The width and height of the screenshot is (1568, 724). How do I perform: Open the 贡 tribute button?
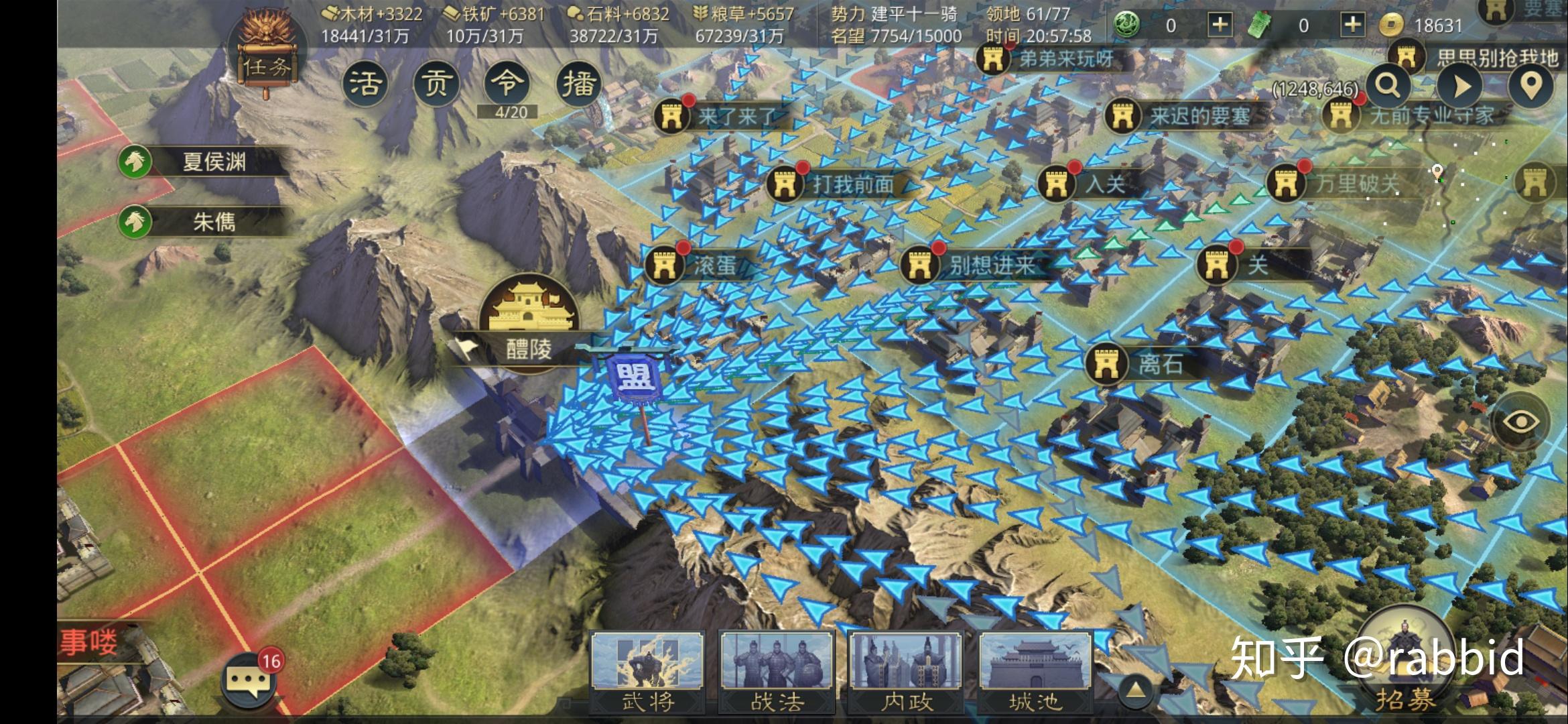pyautogui.click(x=436, y=84)
